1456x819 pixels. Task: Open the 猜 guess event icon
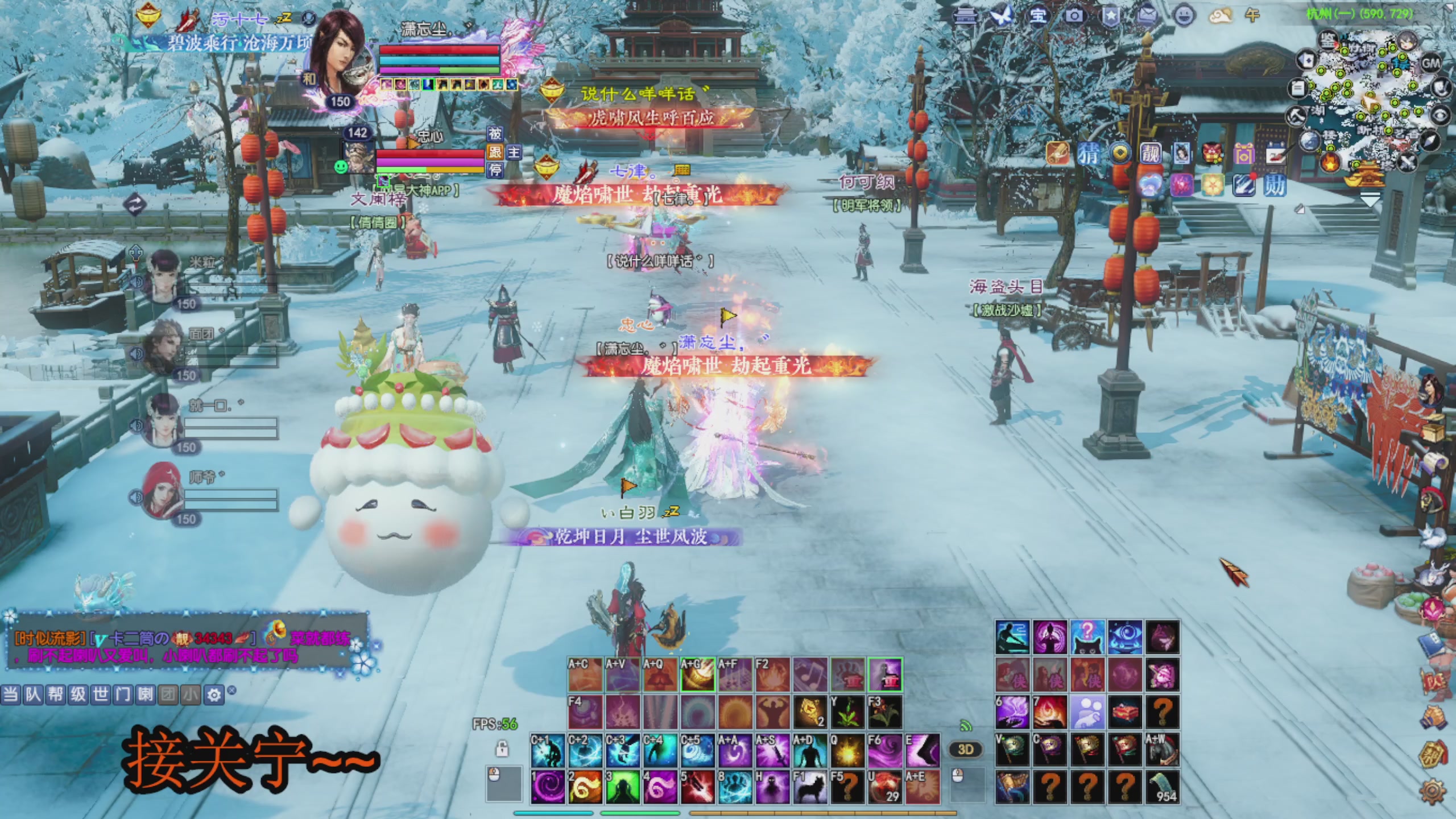click(x=1088, y=154)
